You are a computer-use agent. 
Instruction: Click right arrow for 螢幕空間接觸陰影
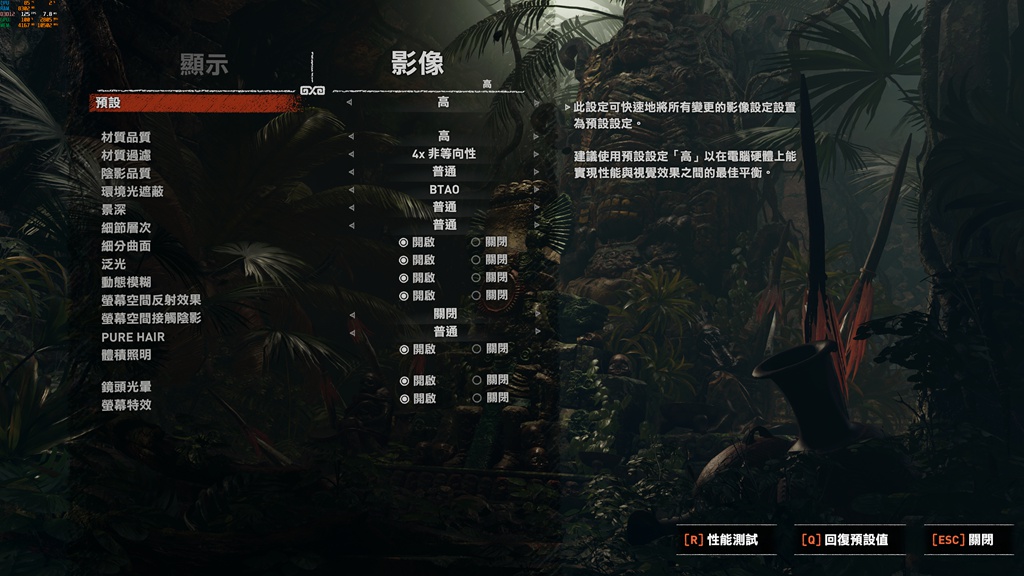pyautogui.click(x=537, y=314)
